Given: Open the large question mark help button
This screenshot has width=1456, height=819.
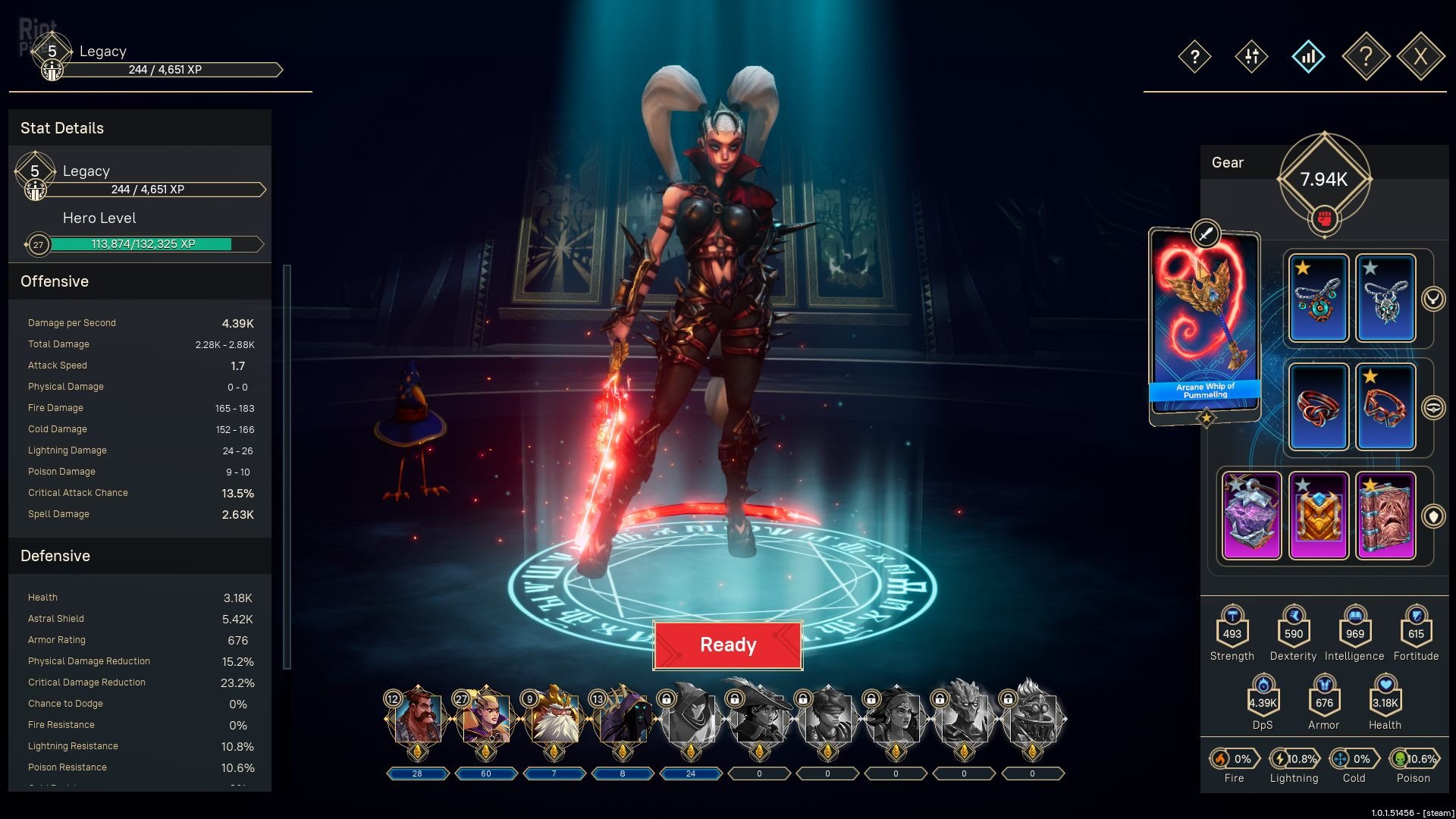Looking at the screenshot, I should coord(1365,56).
